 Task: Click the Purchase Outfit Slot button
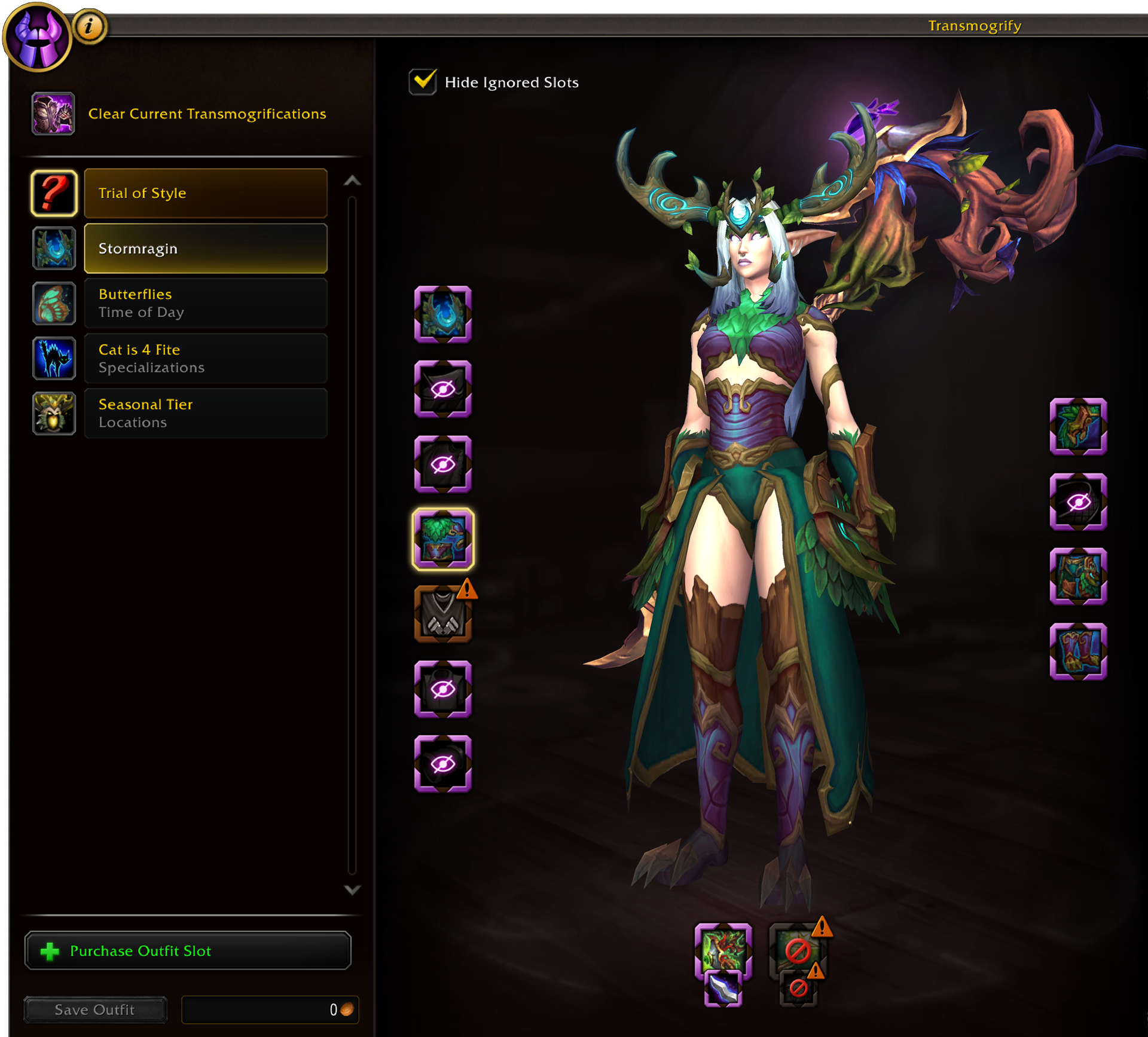click(188, 950)
